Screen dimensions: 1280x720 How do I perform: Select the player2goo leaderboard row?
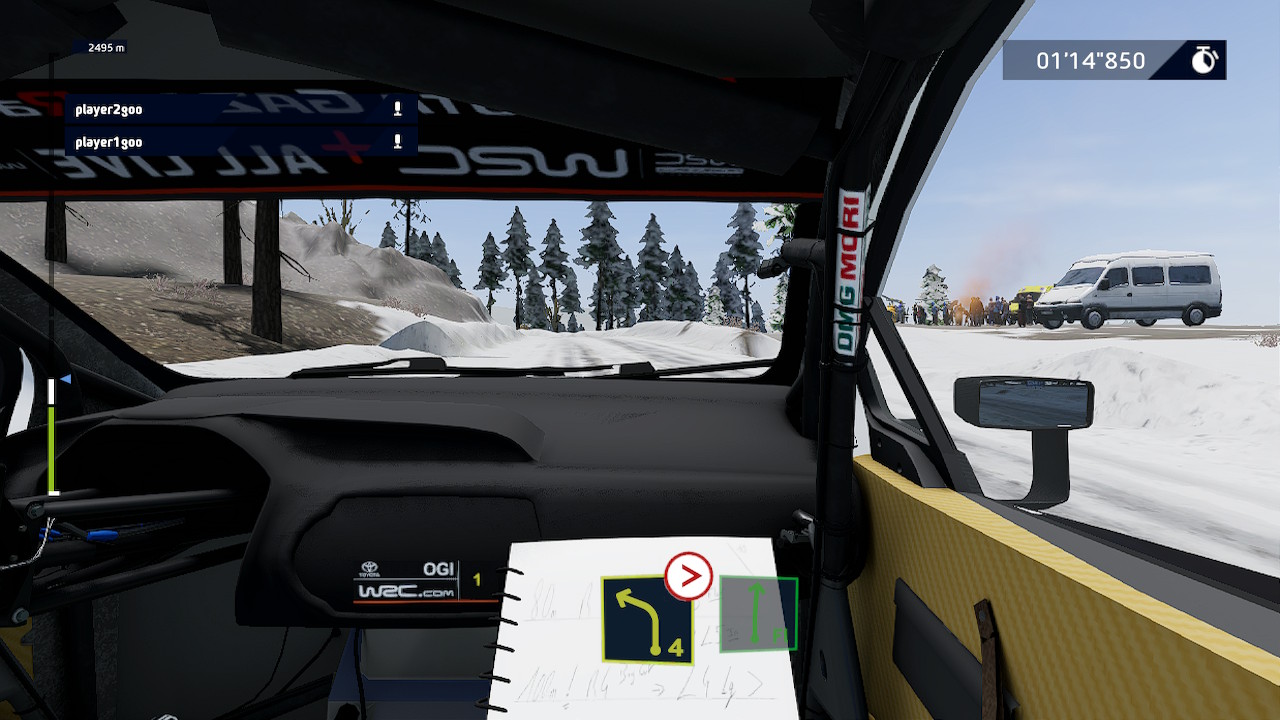click(240, 109)
